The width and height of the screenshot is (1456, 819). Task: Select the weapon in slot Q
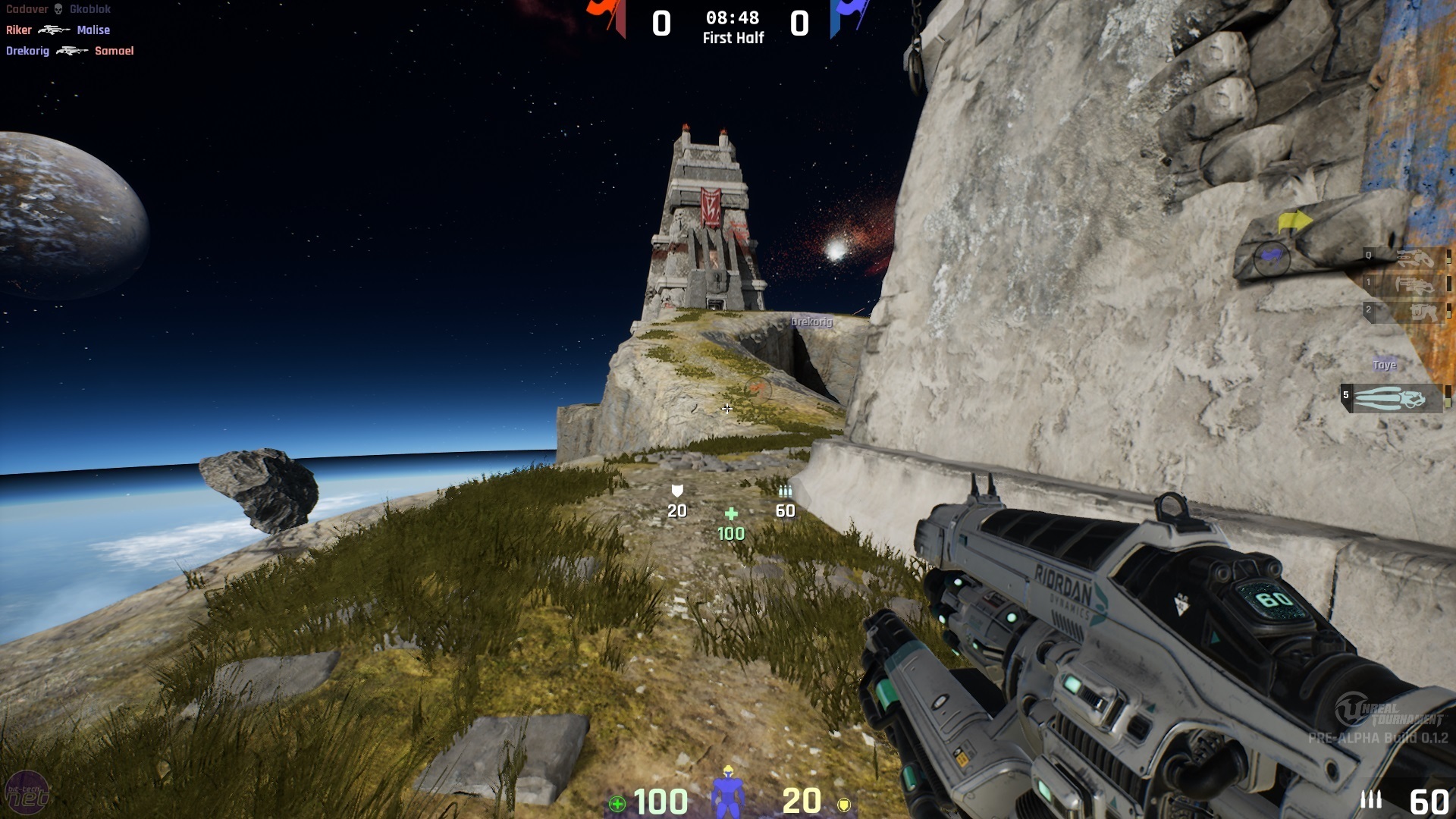1407,258
